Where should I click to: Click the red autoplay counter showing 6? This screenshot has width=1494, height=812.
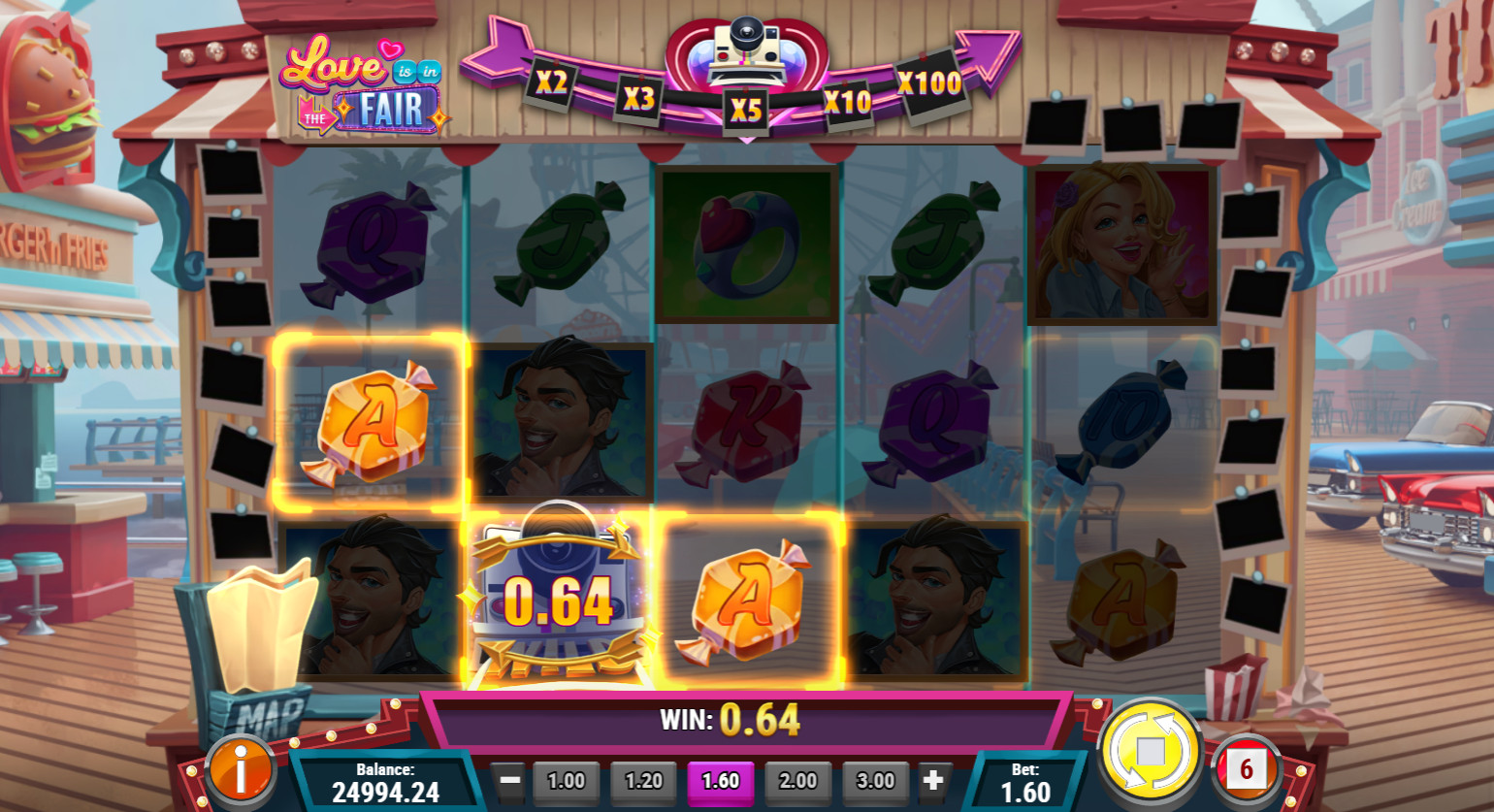point(1246,770)
